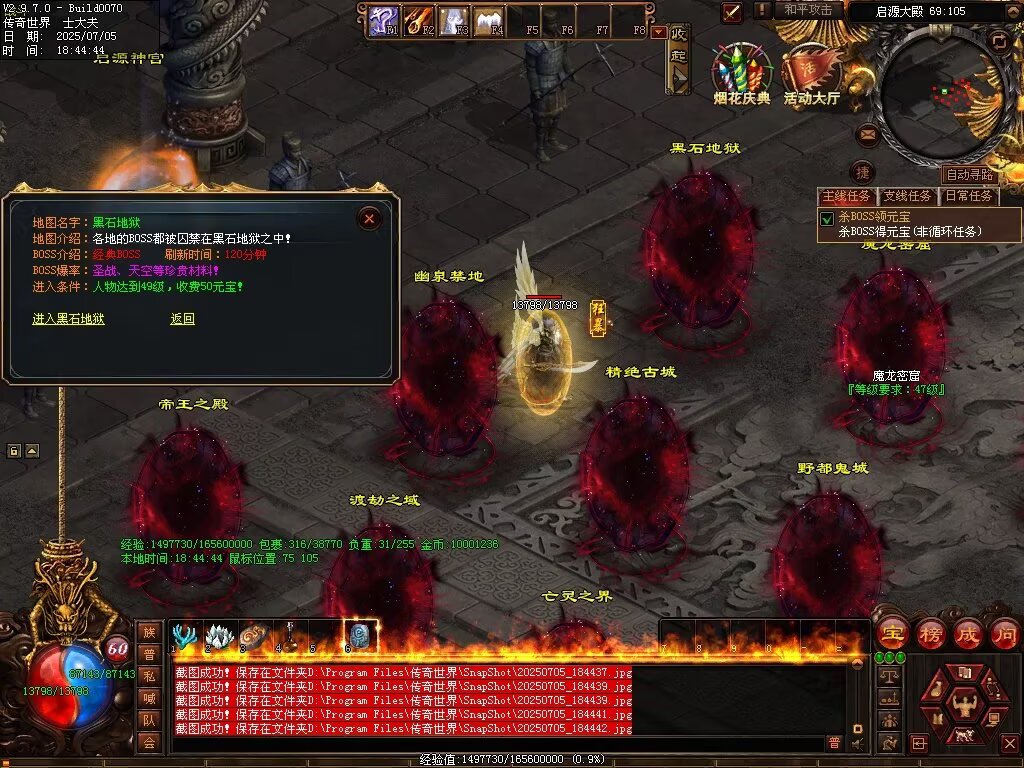The height and width of the screenshot is (768, 1024).
Task: Switch to the 主线任务 tab
Action: (x=846, y=196)
